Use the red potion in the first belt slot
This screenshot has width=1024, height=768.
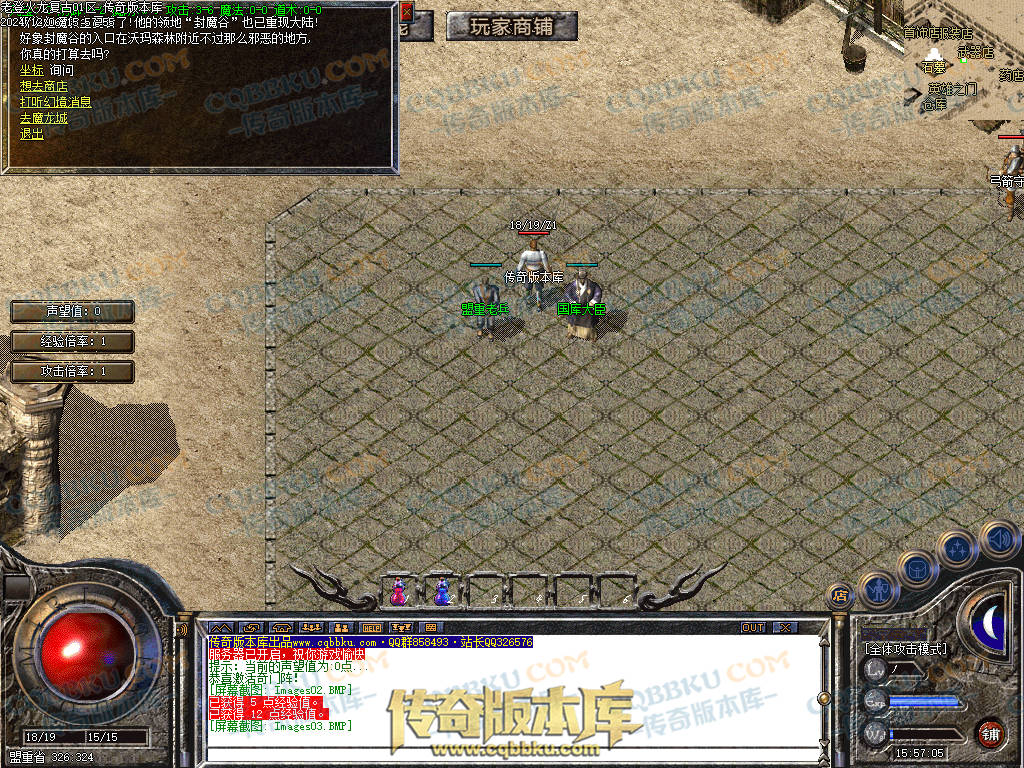coord(399,592)
